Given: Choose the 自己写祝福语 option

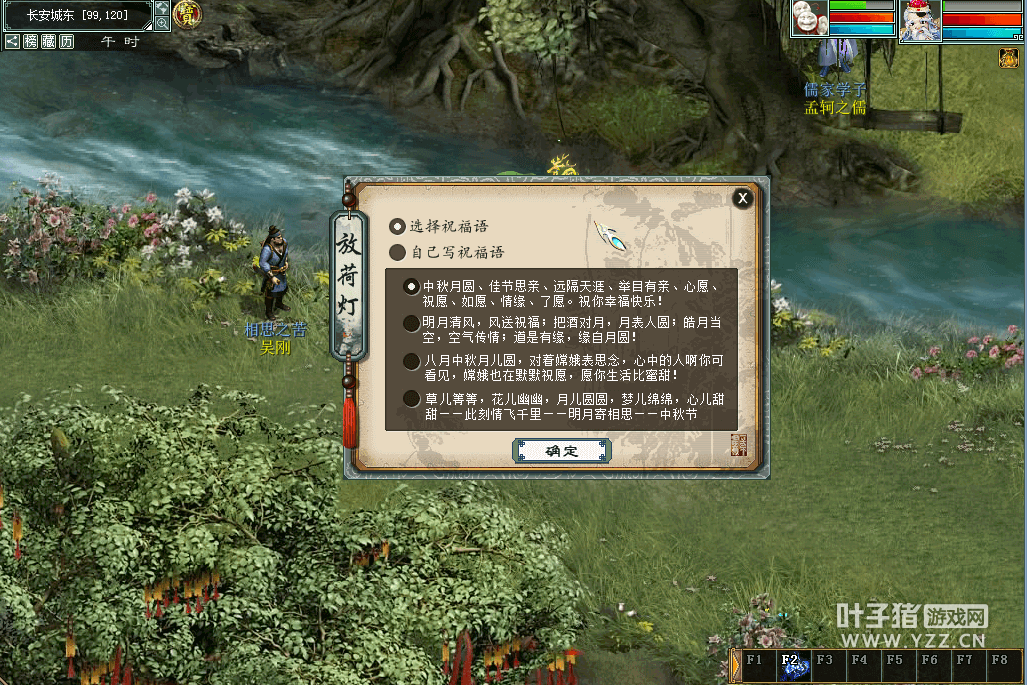Looking at the screenshot, I should click(398, 252).
